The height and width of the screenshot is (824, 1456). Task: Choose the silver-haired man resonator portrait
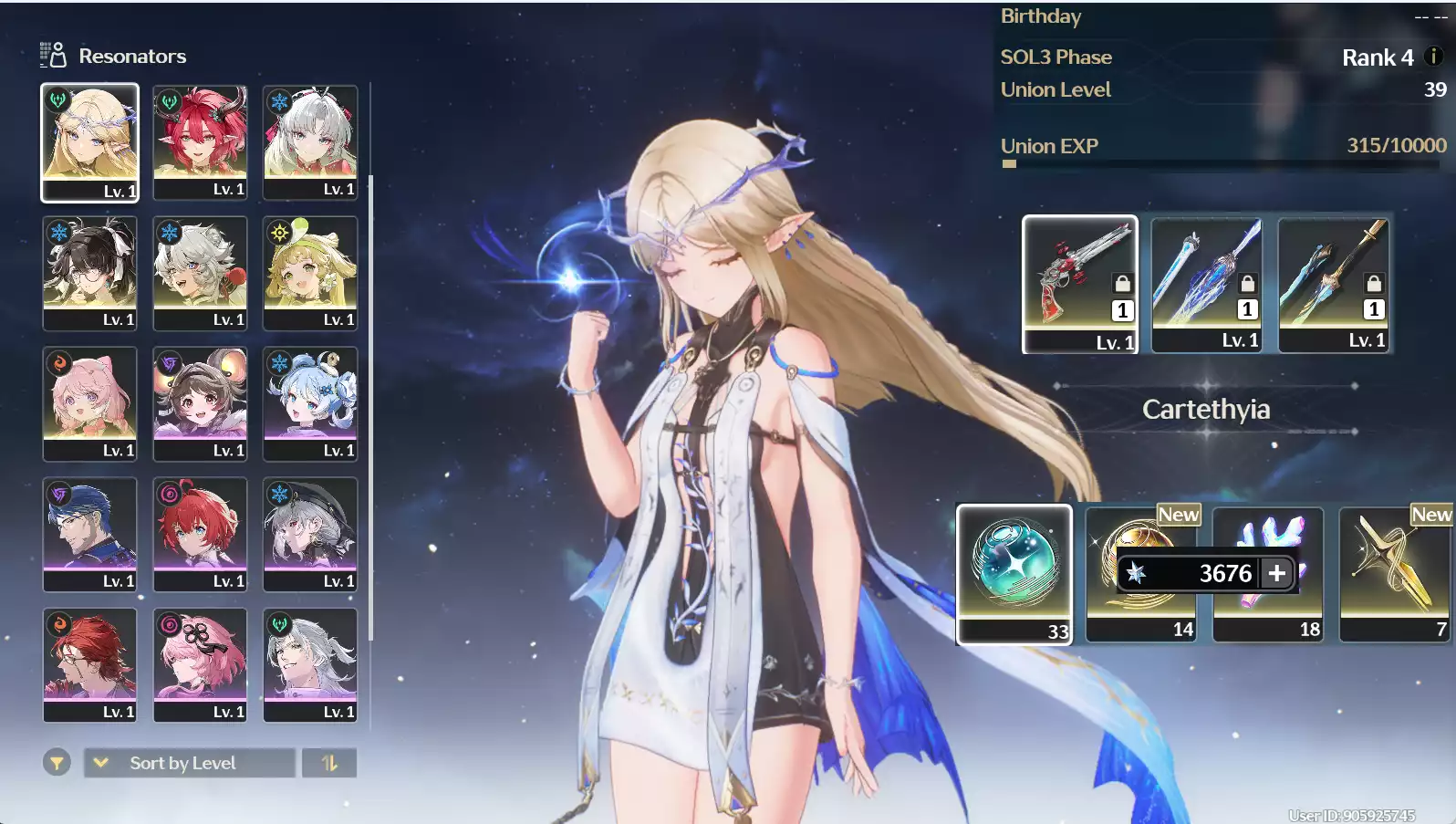310,664
